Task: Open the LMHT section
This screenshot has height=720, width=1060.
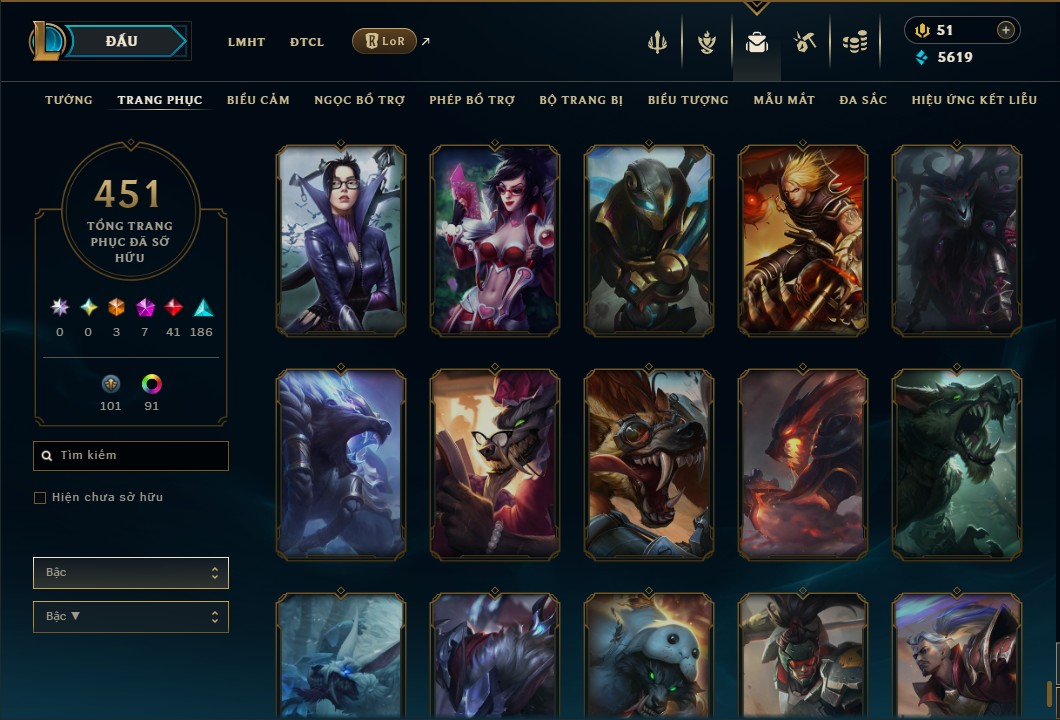Action: tap(246, 42)
